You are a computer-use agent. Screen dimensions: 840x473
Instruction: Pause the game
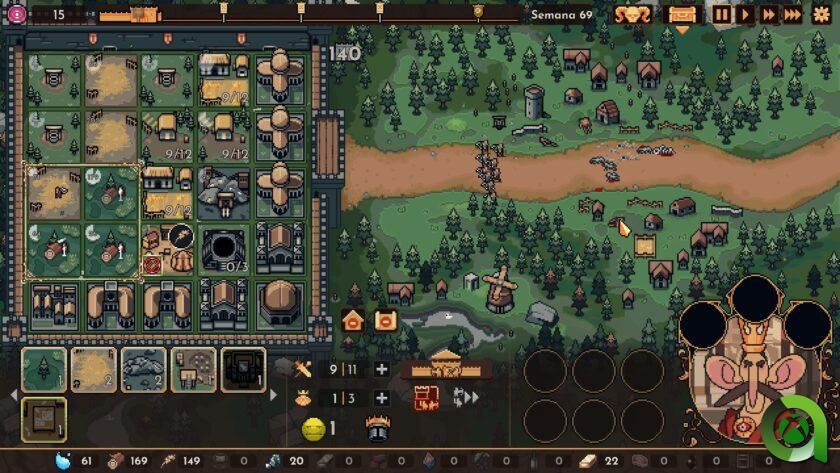click(722, 14)
